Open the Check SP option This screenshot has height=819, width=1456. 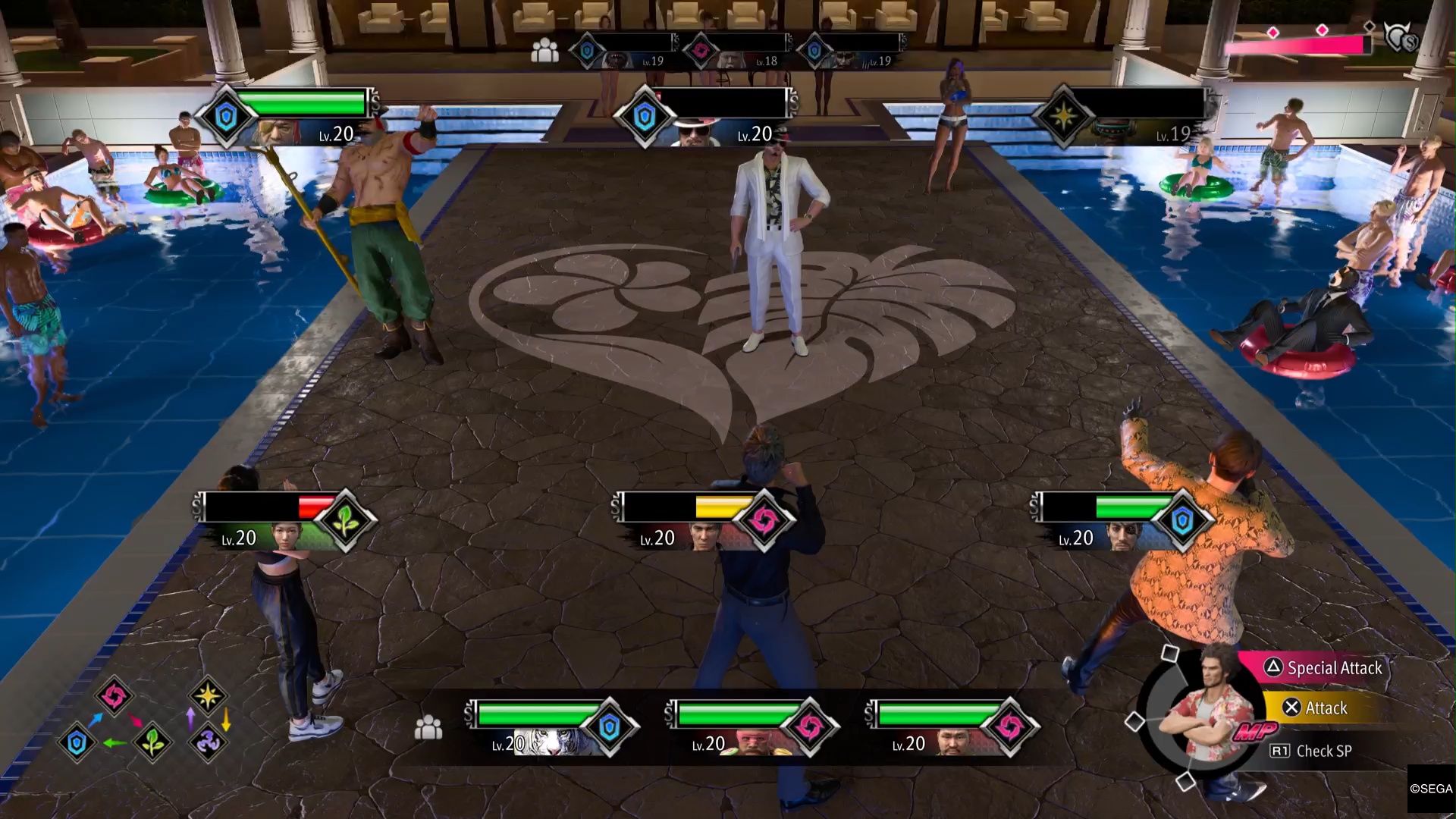pos(1323,751)
